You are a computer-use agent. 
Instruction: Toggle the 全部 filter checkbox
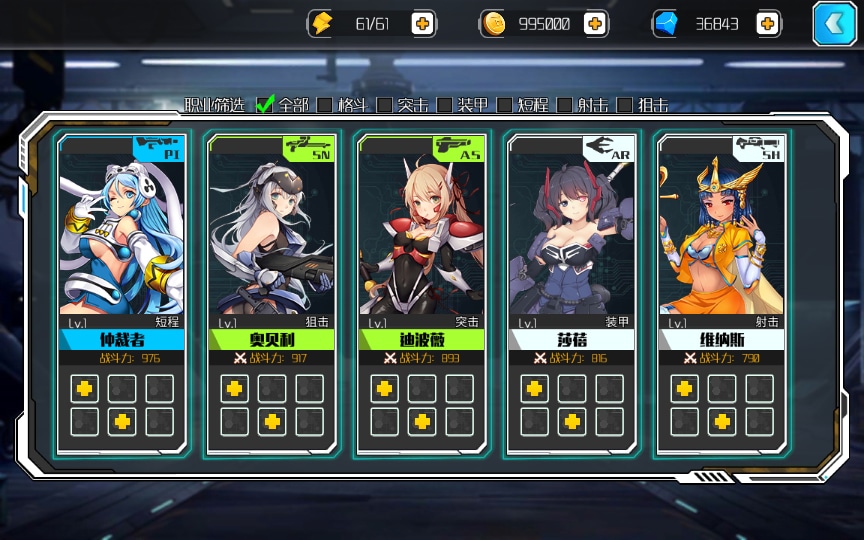(x=265, y=104)
